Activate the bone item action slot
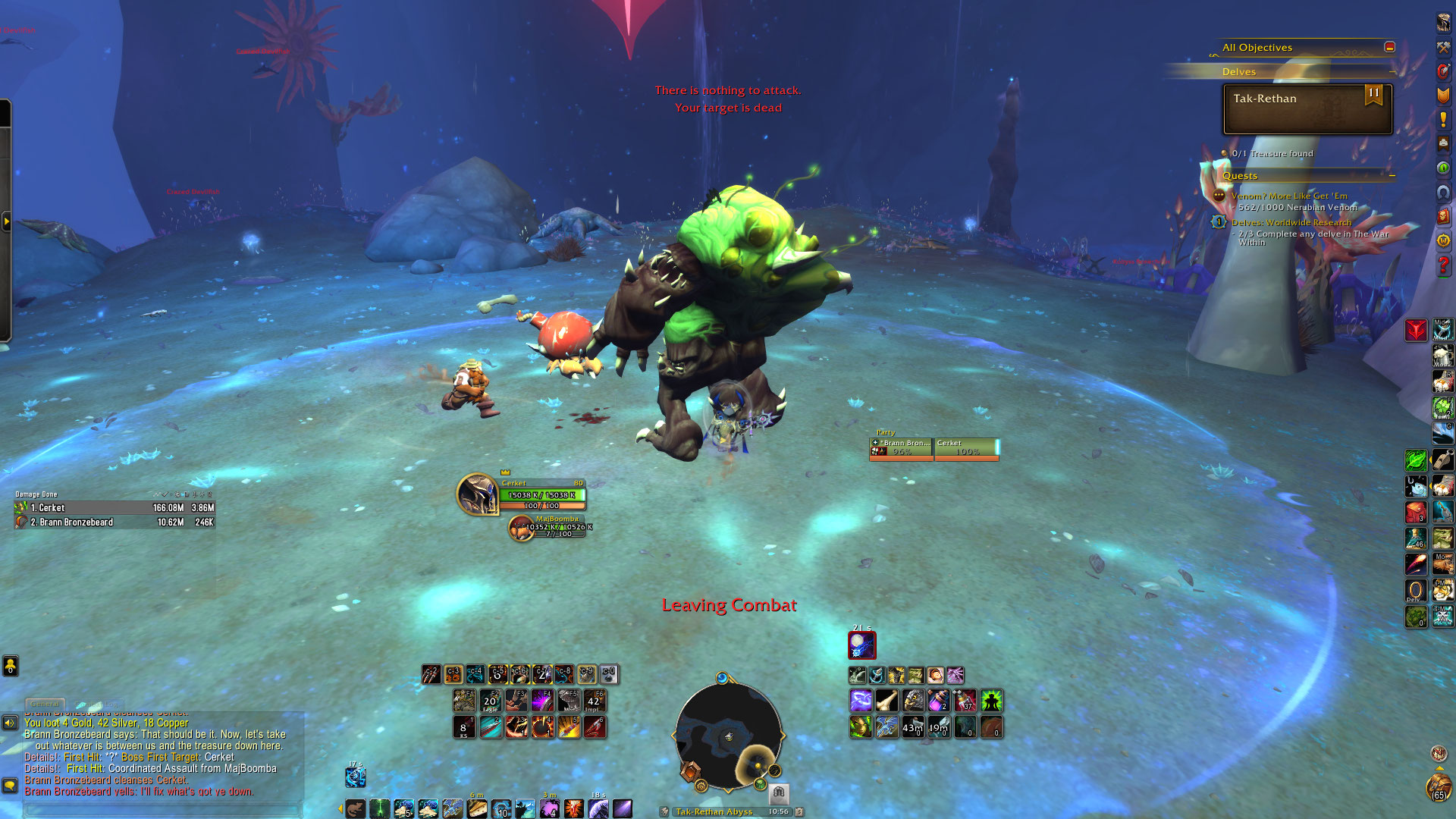Viewport: 1456px width, 819px height. click(886, 701)
